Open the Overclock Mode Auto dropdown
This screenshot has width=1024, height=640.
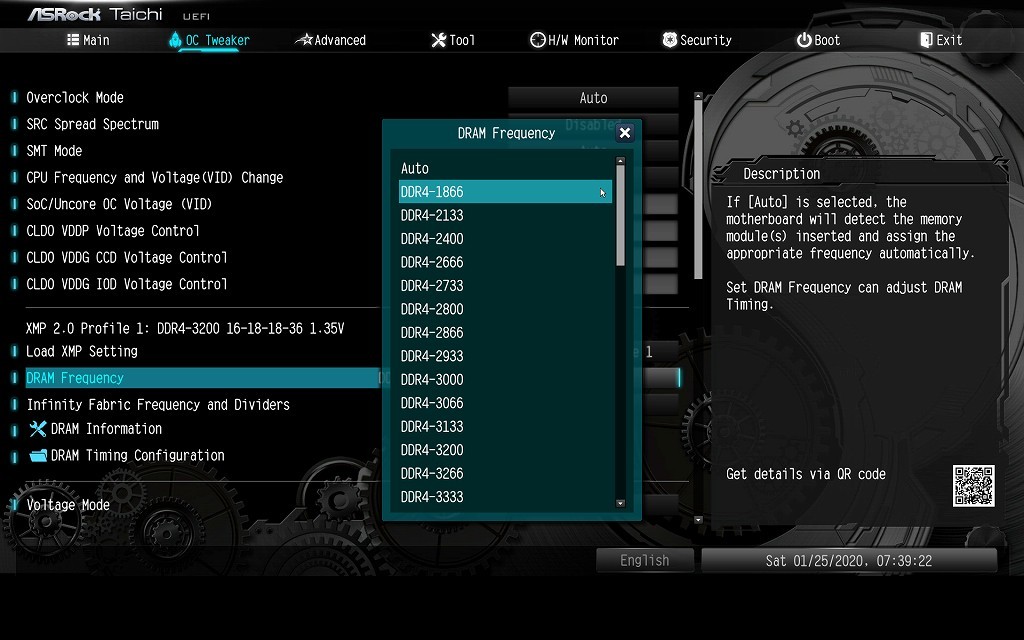(x=593, y=98)
